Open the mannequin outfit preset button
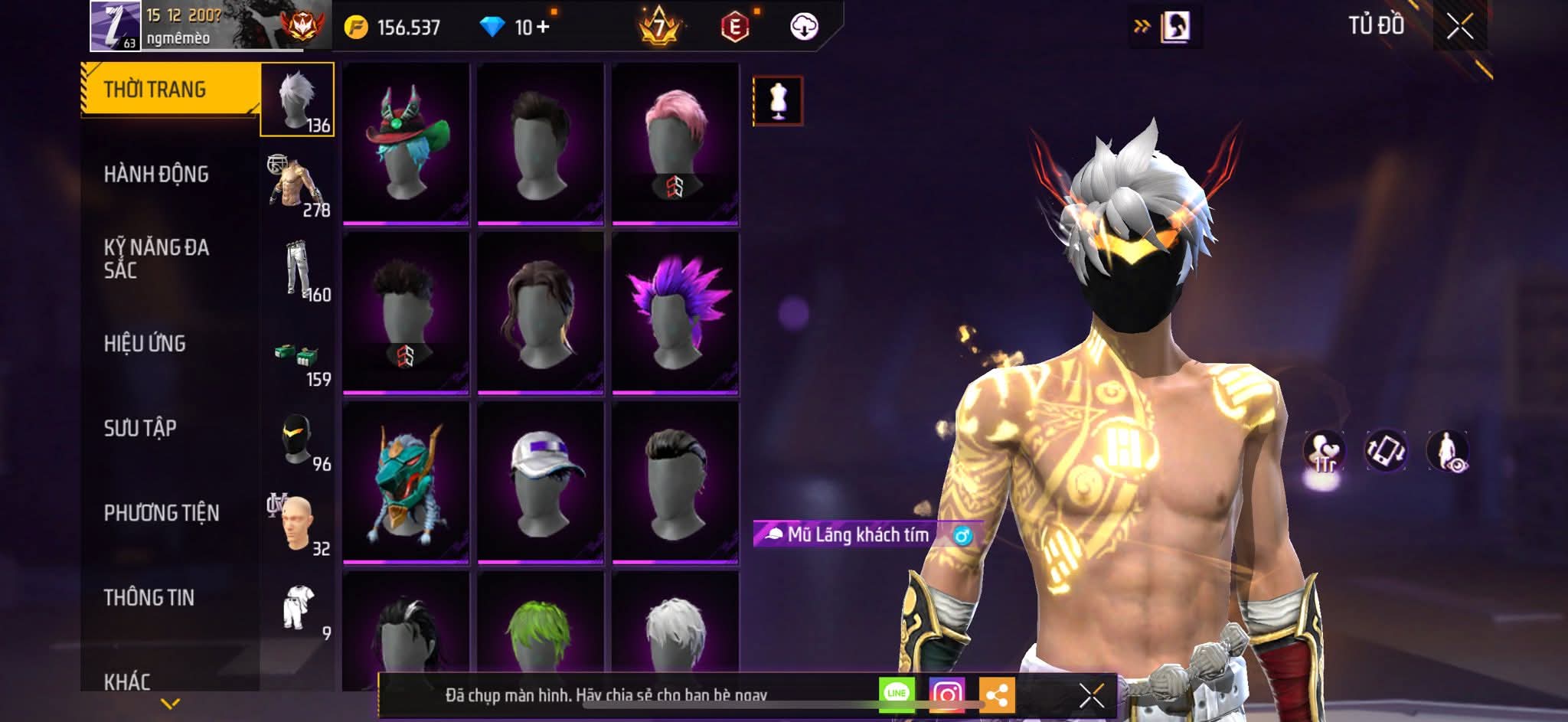 tap(778, 100)
